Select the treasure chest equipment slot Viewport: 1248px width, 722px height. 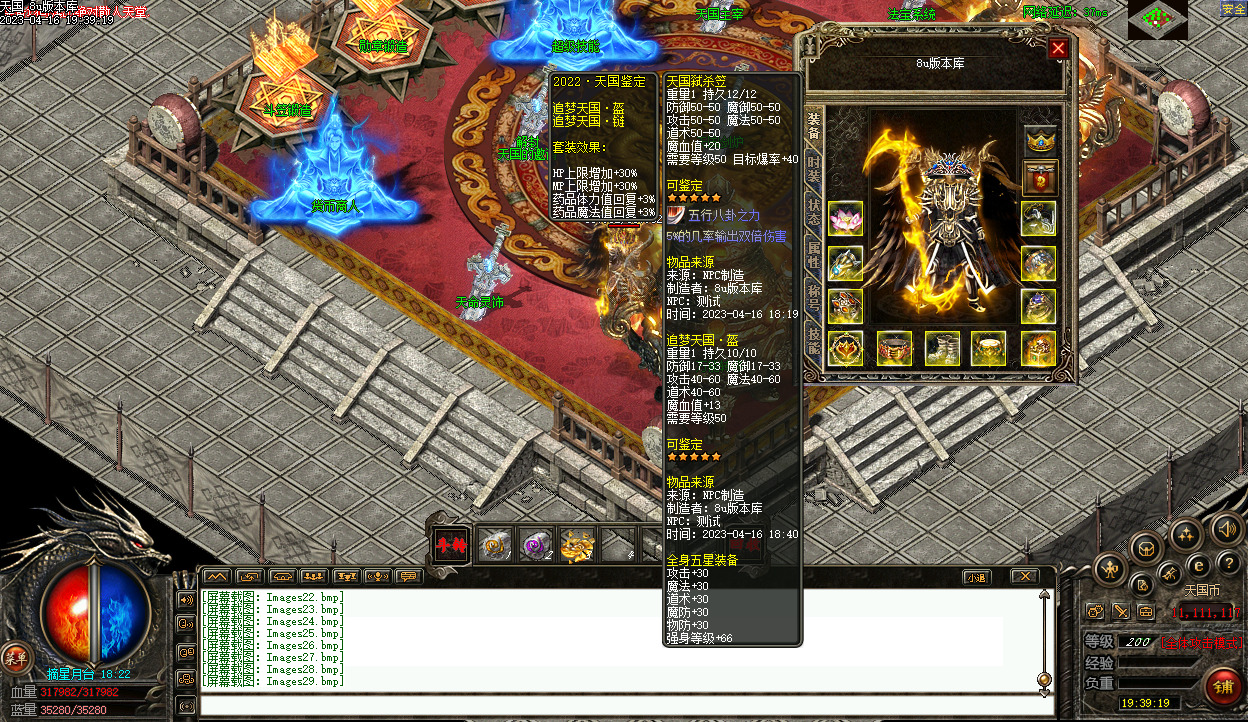point(1038,348)
